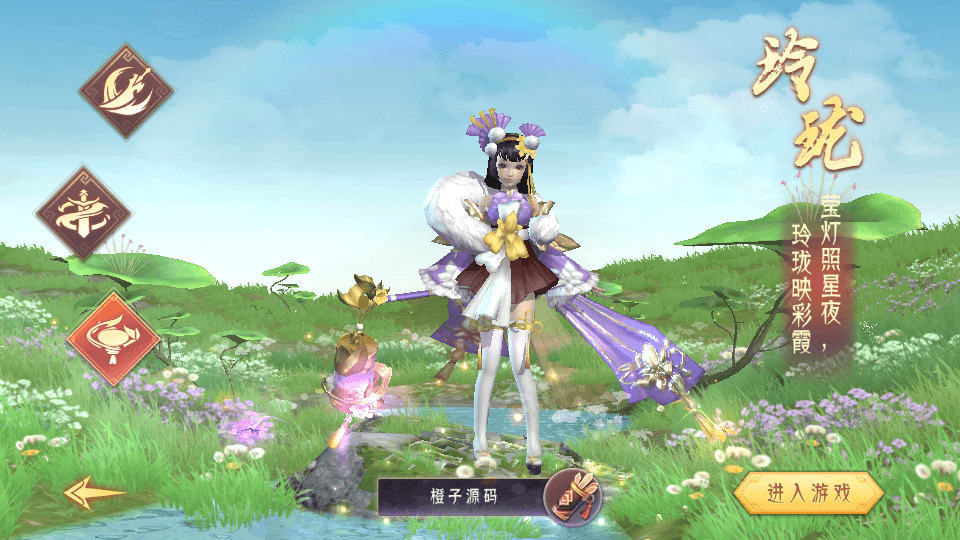
Task: Select the highlighted orange lantern class icon
Action: (113, 338)
